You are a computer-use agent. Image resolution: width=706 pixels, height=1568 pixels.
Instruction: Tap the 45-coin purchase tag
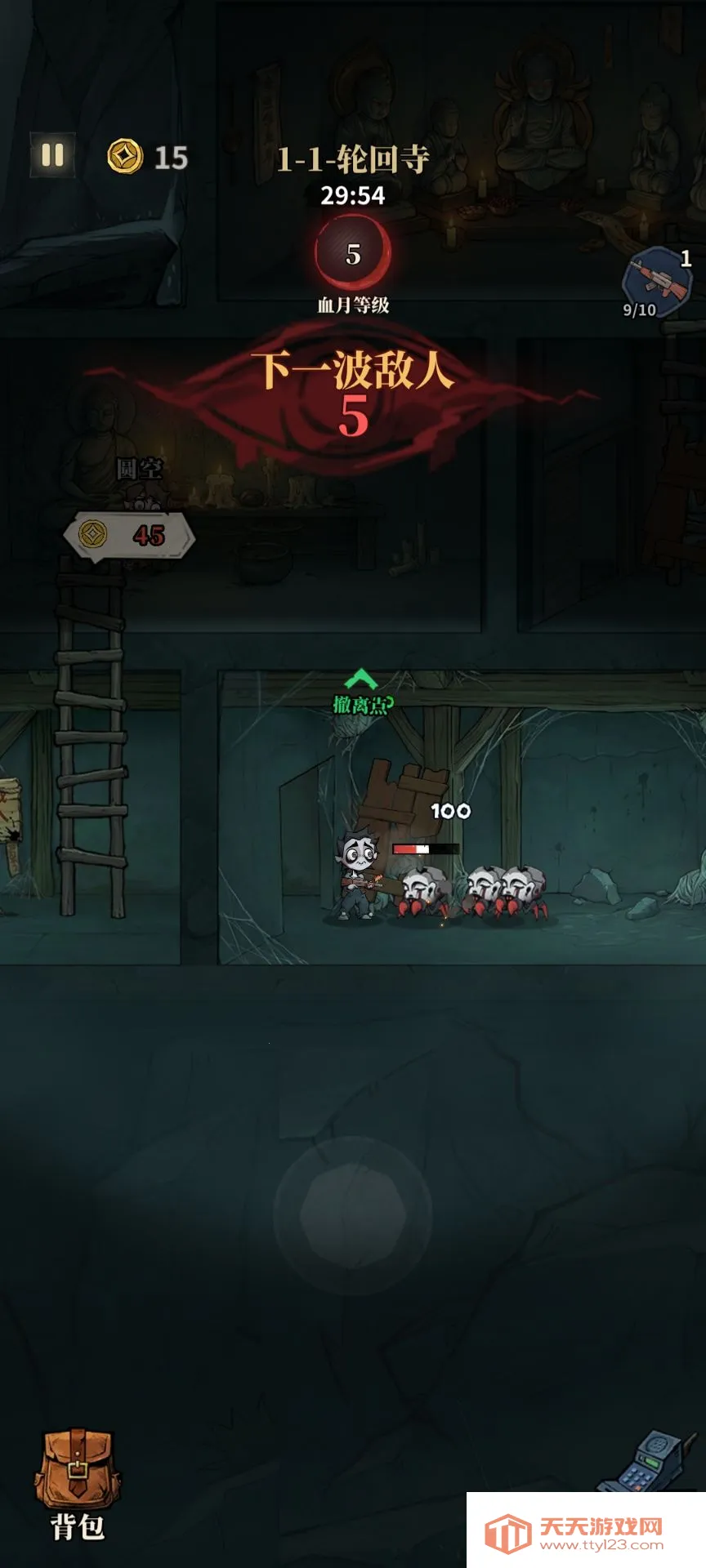129,536
